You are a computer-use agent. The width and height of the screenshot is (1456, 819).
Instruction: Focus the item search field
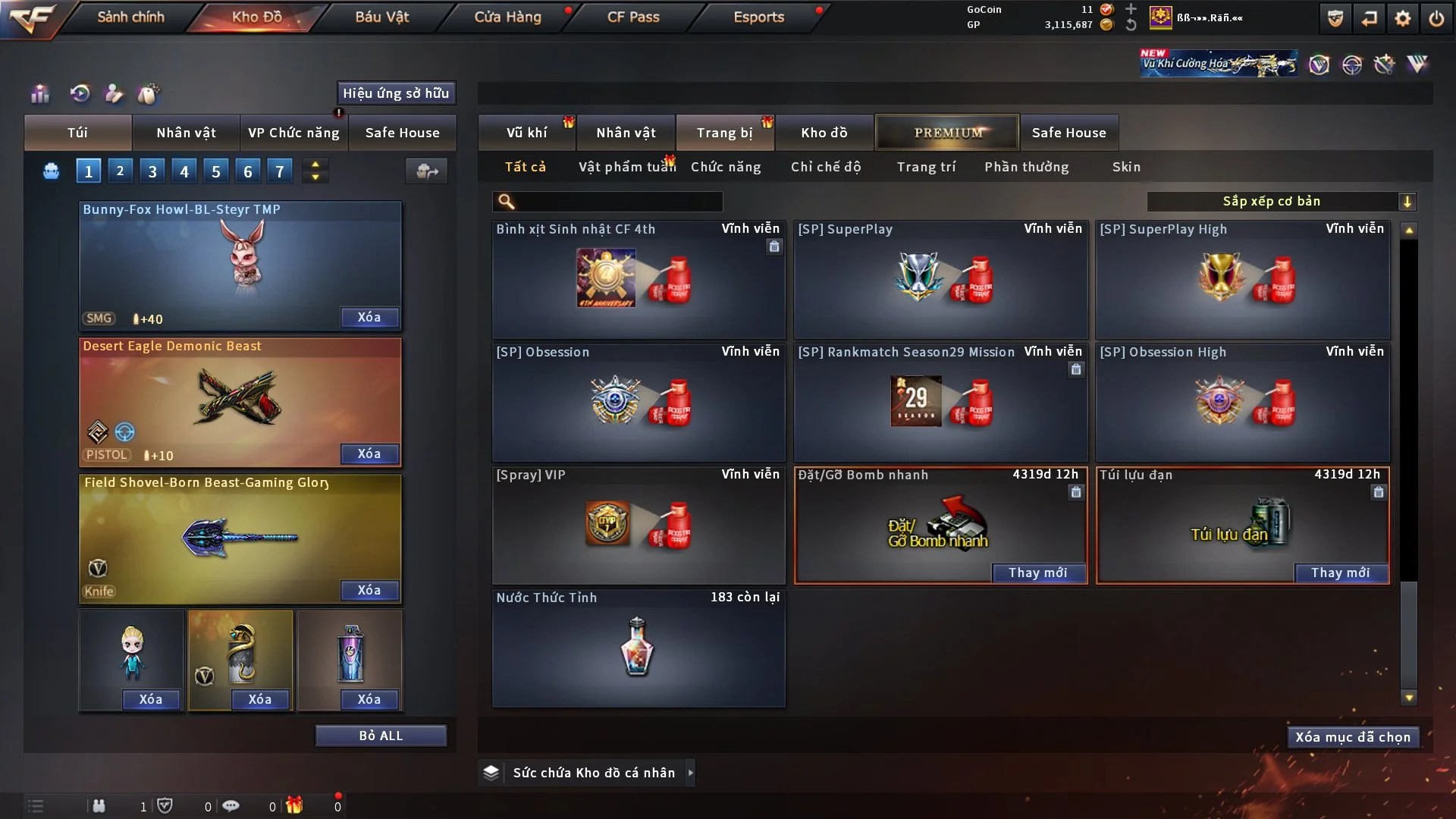pyautogui.click(x=618, y=202)
